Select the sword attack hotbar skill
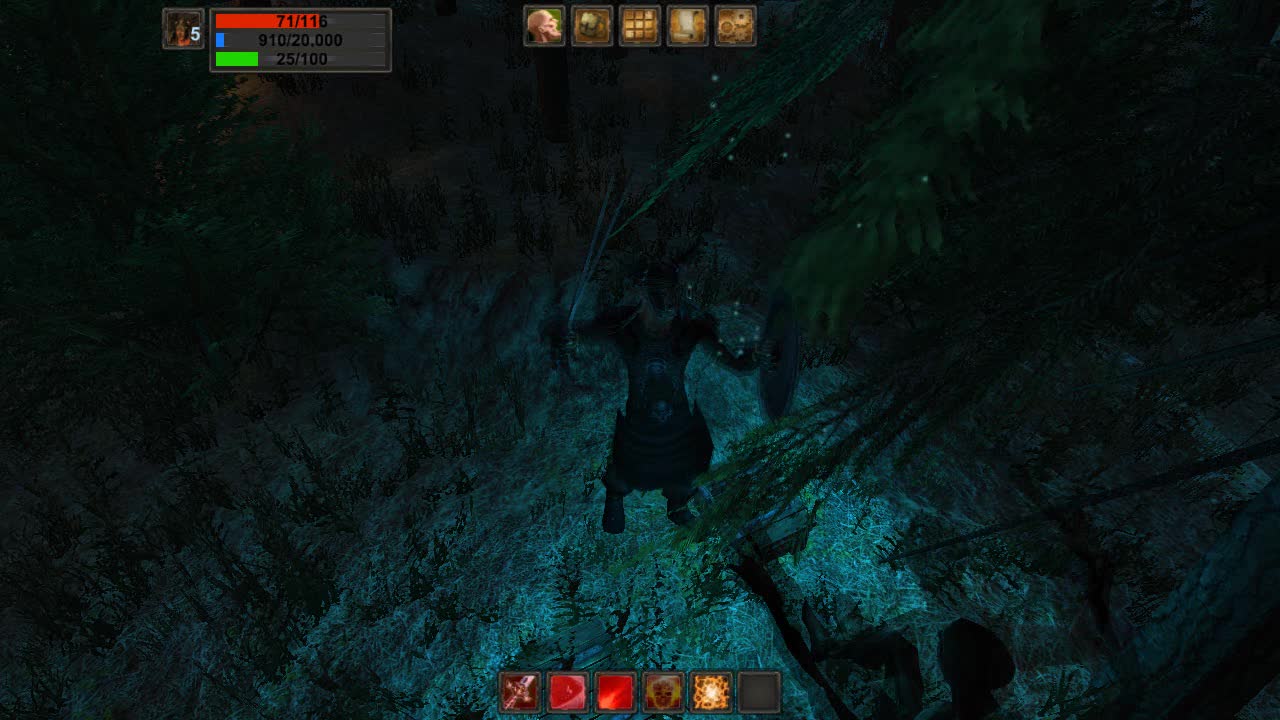1280x720 pixels. 517,692
